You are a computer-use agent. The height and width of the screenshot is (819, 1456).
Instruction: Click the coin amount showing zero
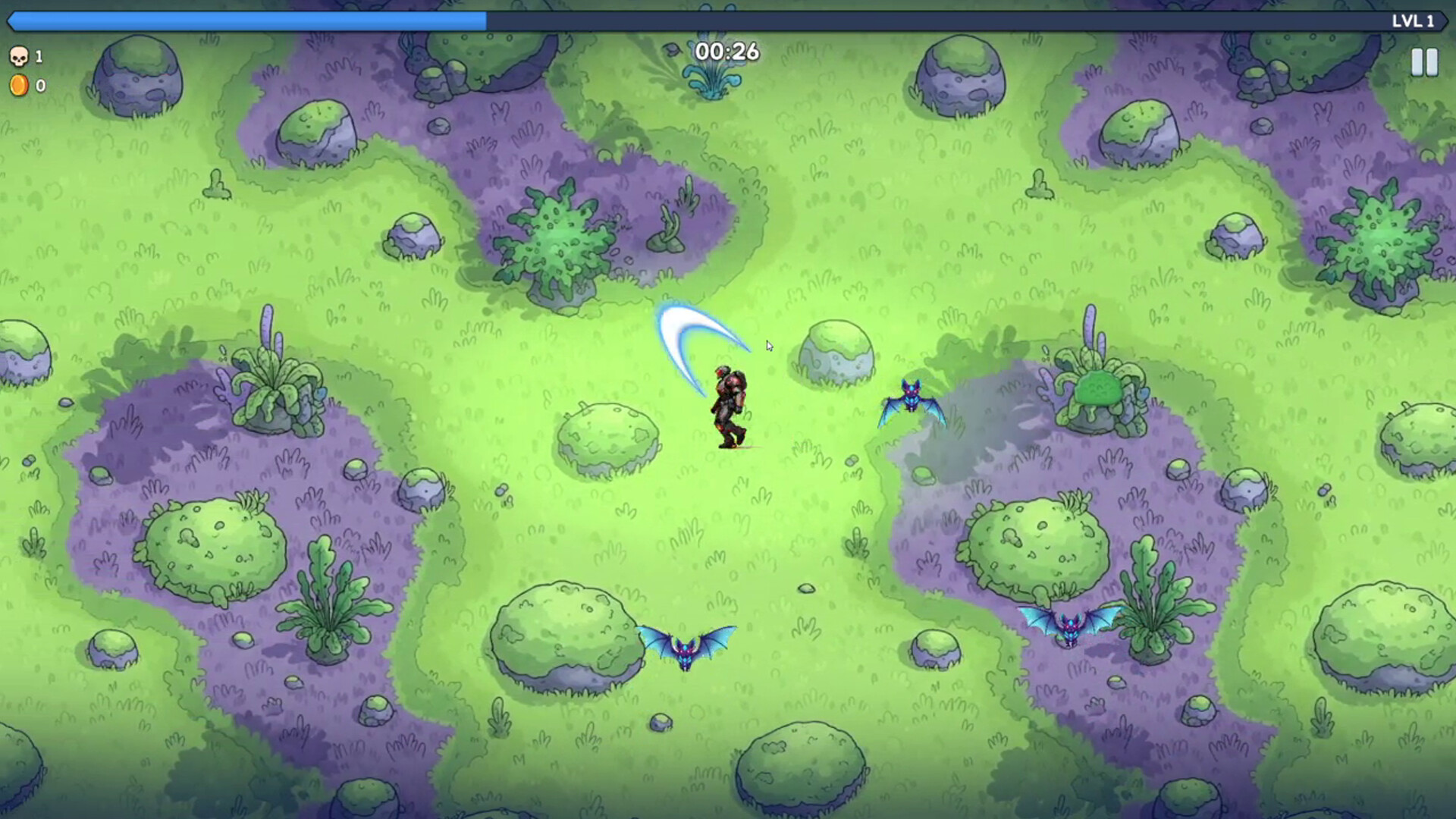[41, 85]
